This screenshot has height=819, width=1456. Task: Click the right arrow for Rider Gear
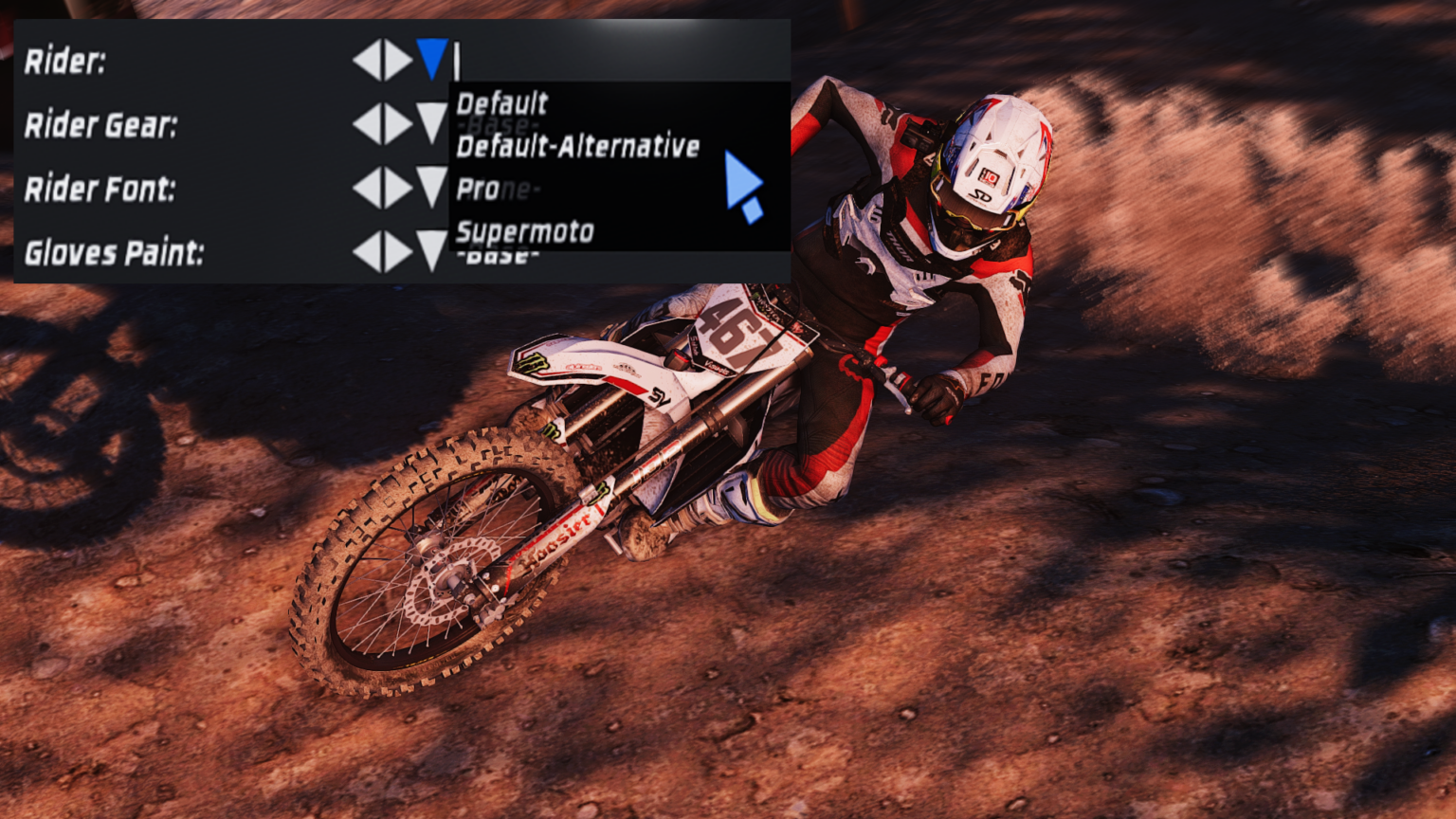point(395,124)
